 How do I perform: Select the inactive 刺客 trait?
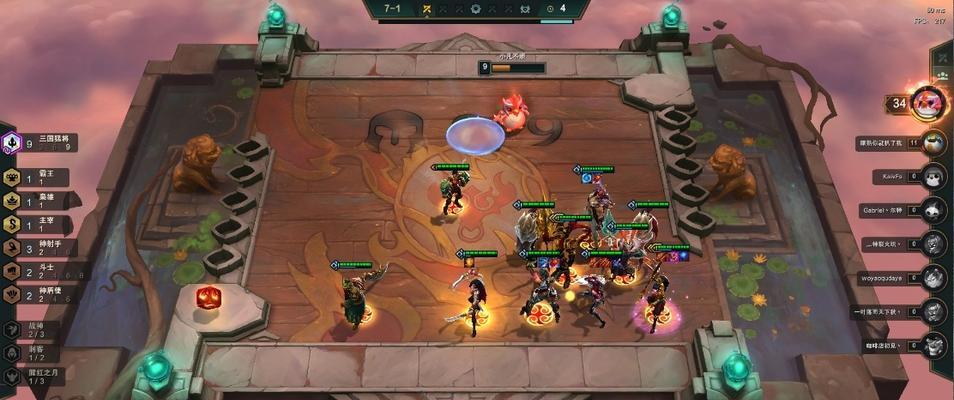coord(30,353)
